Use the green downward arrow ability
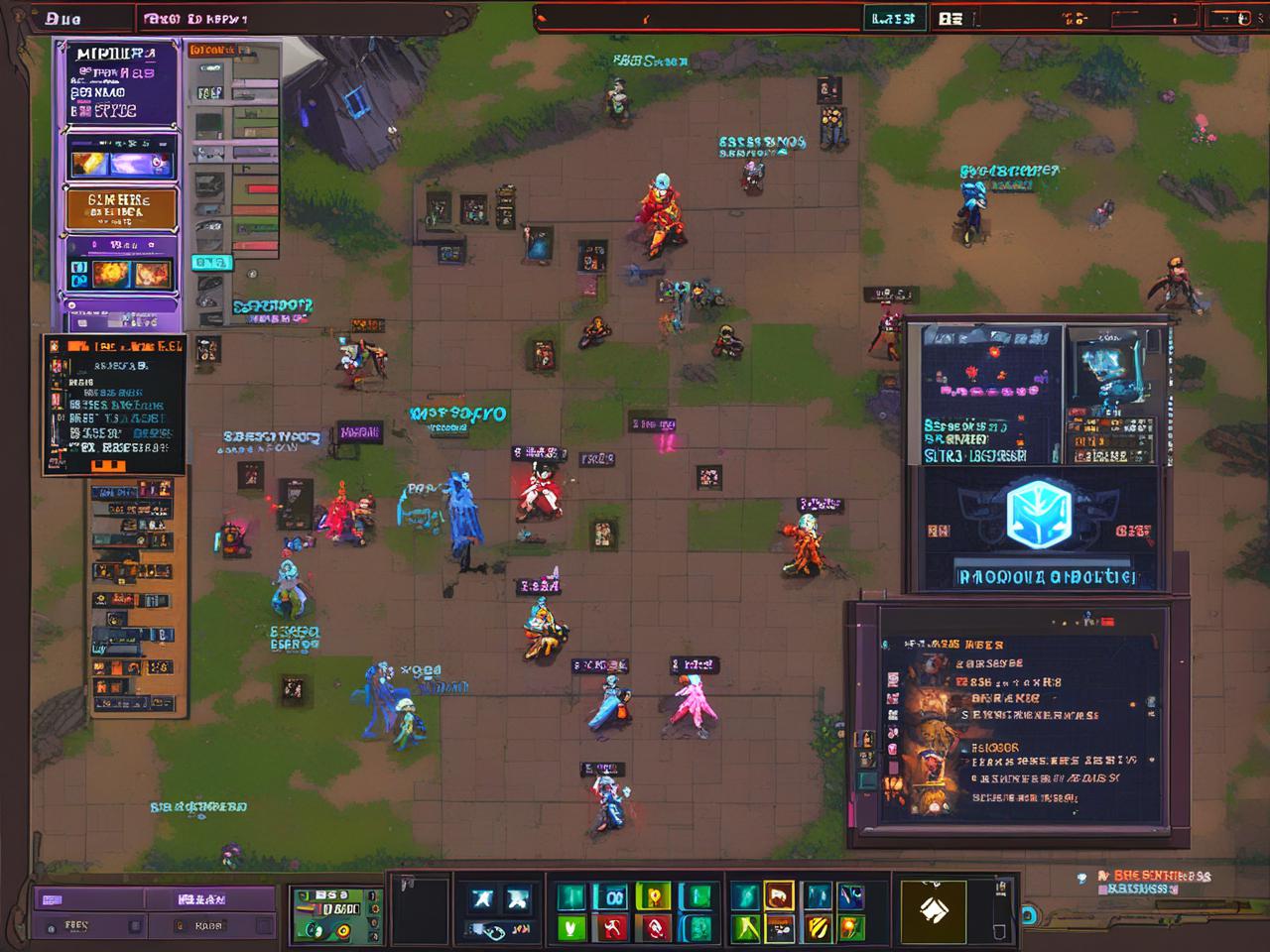 pyautogui.click(x=571, y=928)
